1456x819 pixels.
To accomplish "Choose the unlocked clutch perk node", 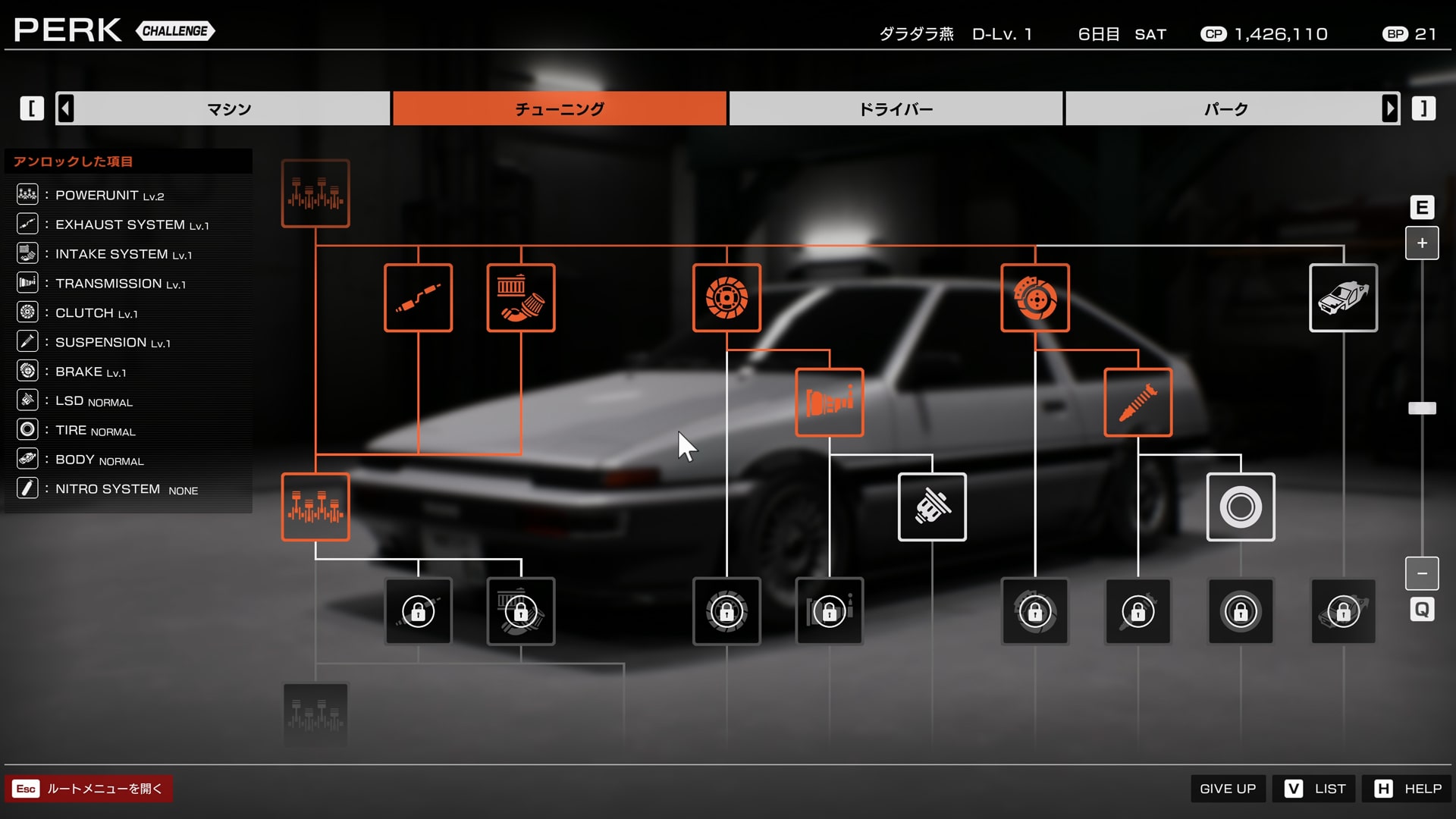I will point(726,298).
